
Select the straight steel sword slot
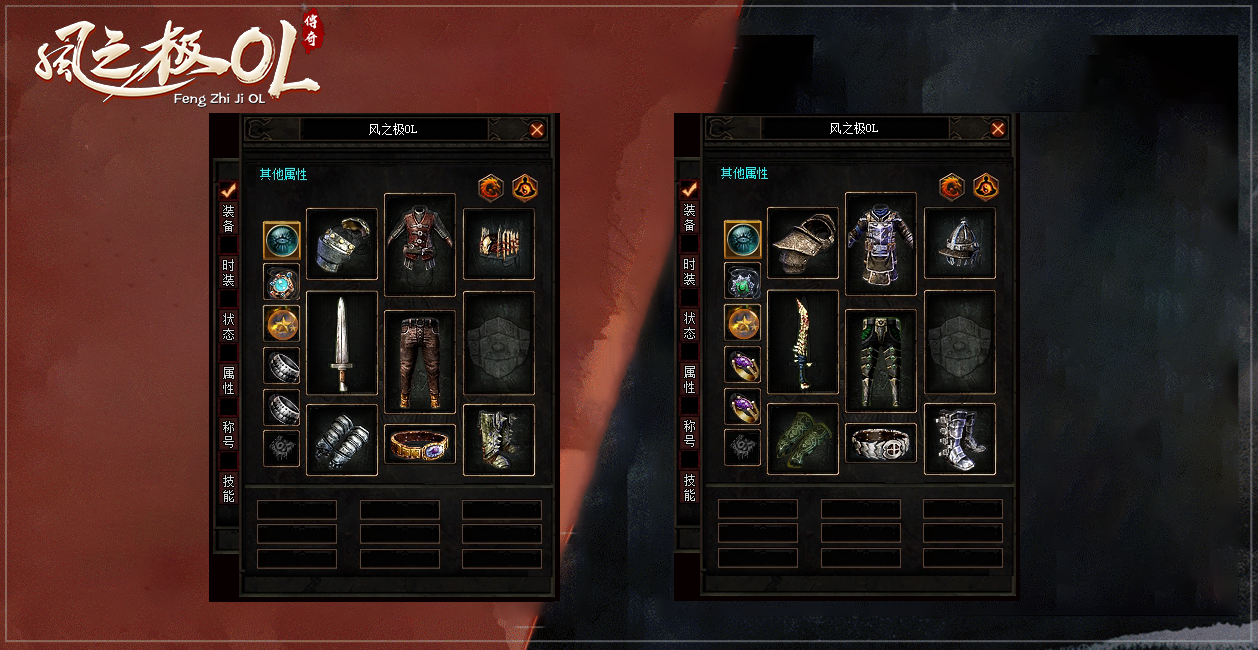pos(342,343)
